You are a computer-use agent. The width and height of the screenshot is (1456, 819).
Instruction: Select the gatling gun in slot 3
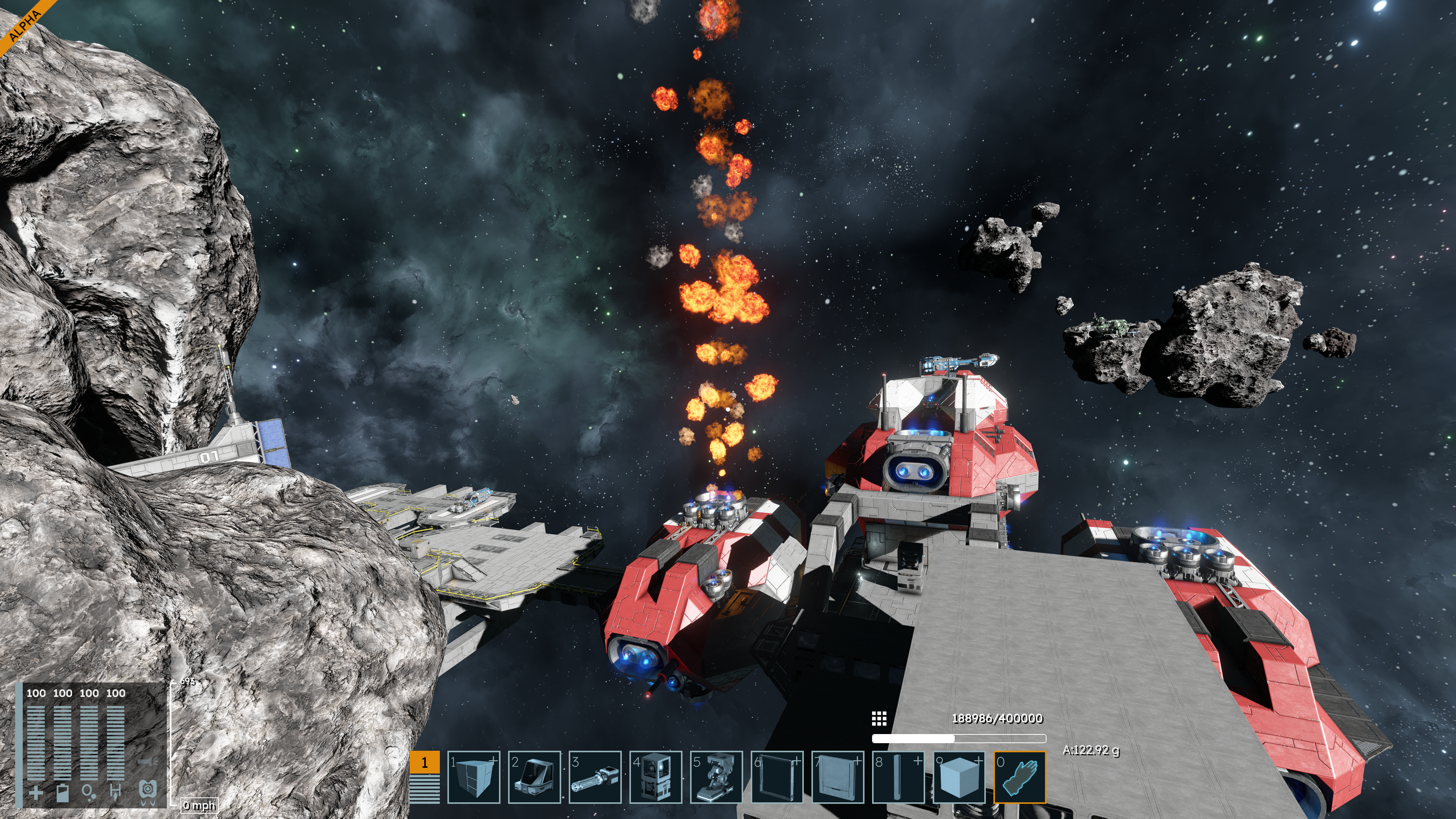(595, 777)
